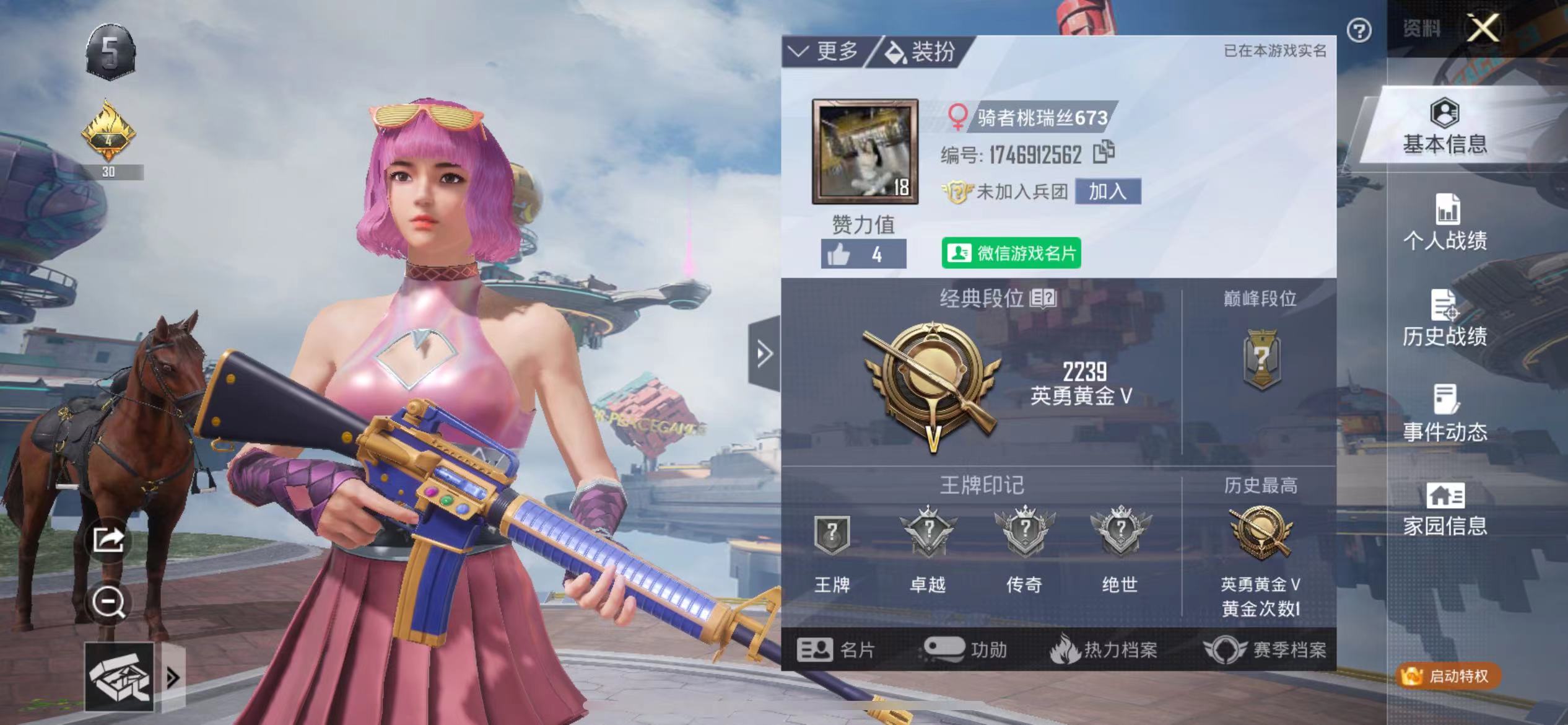Select the 名片 card icon at the bottom
The image size is (1568, 725).
836,650
